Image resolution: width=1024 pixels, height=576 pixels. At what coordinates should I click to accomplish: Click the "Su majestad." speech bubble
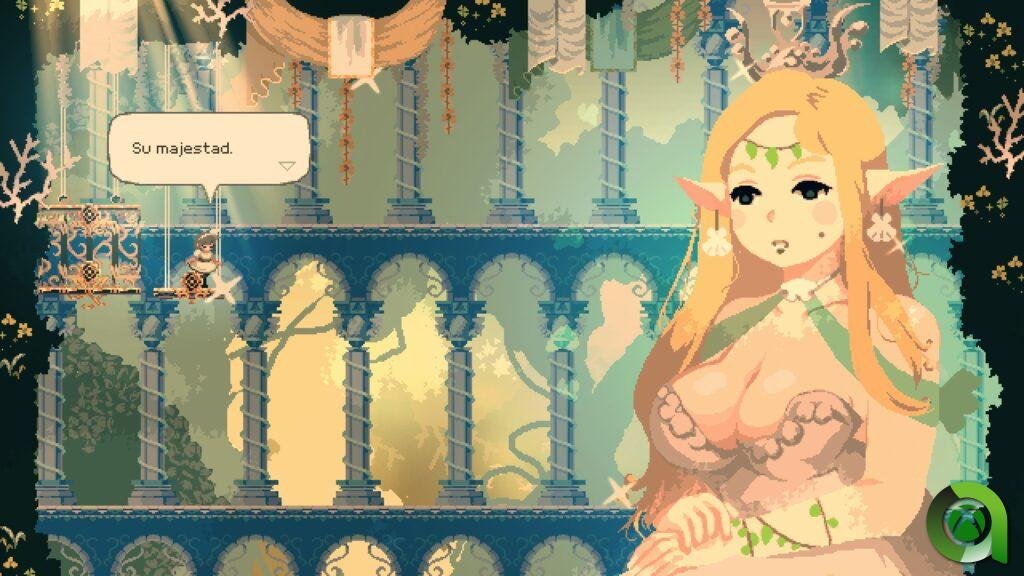(208, 148)
